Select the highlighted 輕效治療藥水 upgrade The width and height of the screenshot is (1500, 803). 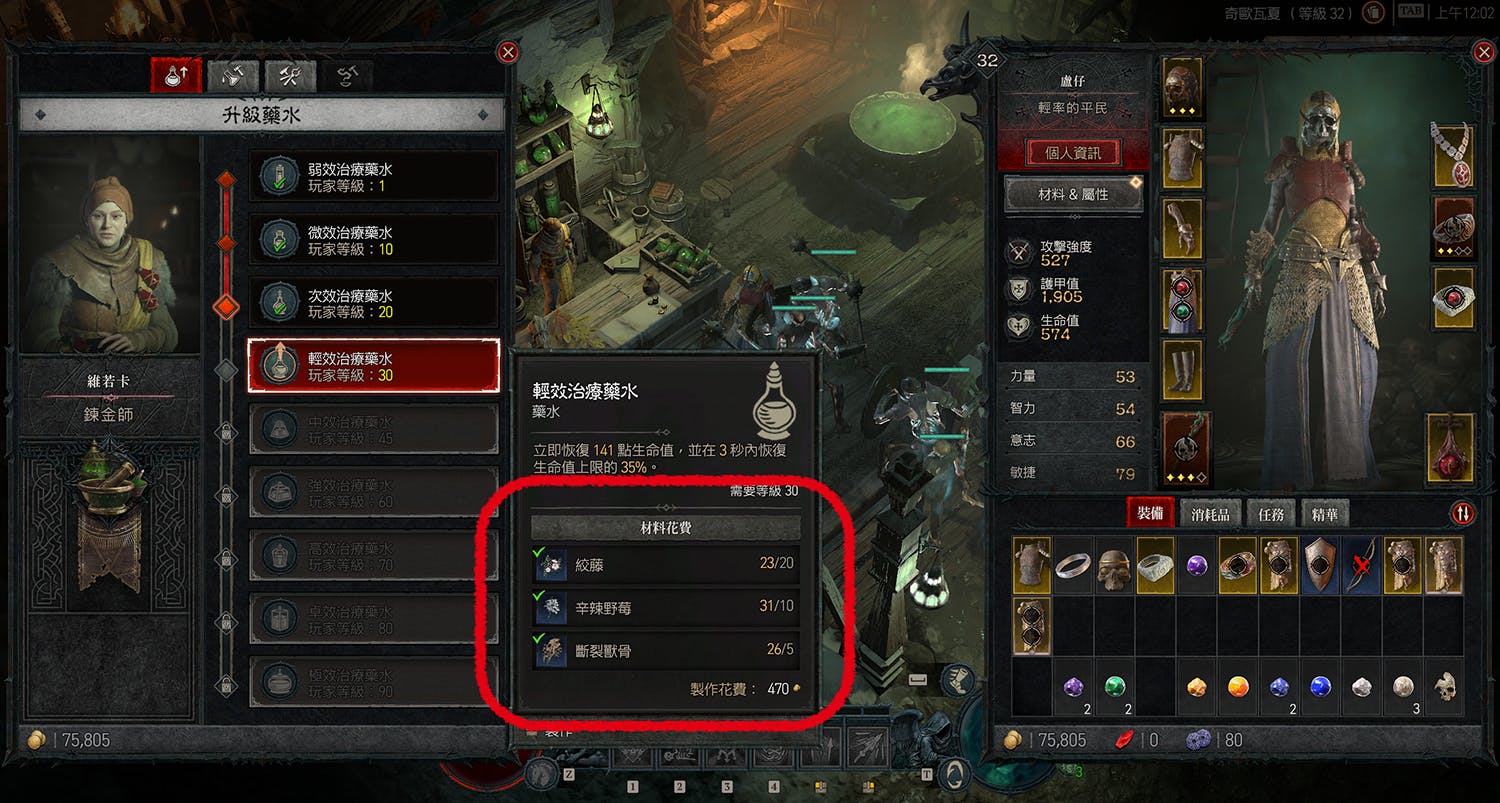point(373,366)
